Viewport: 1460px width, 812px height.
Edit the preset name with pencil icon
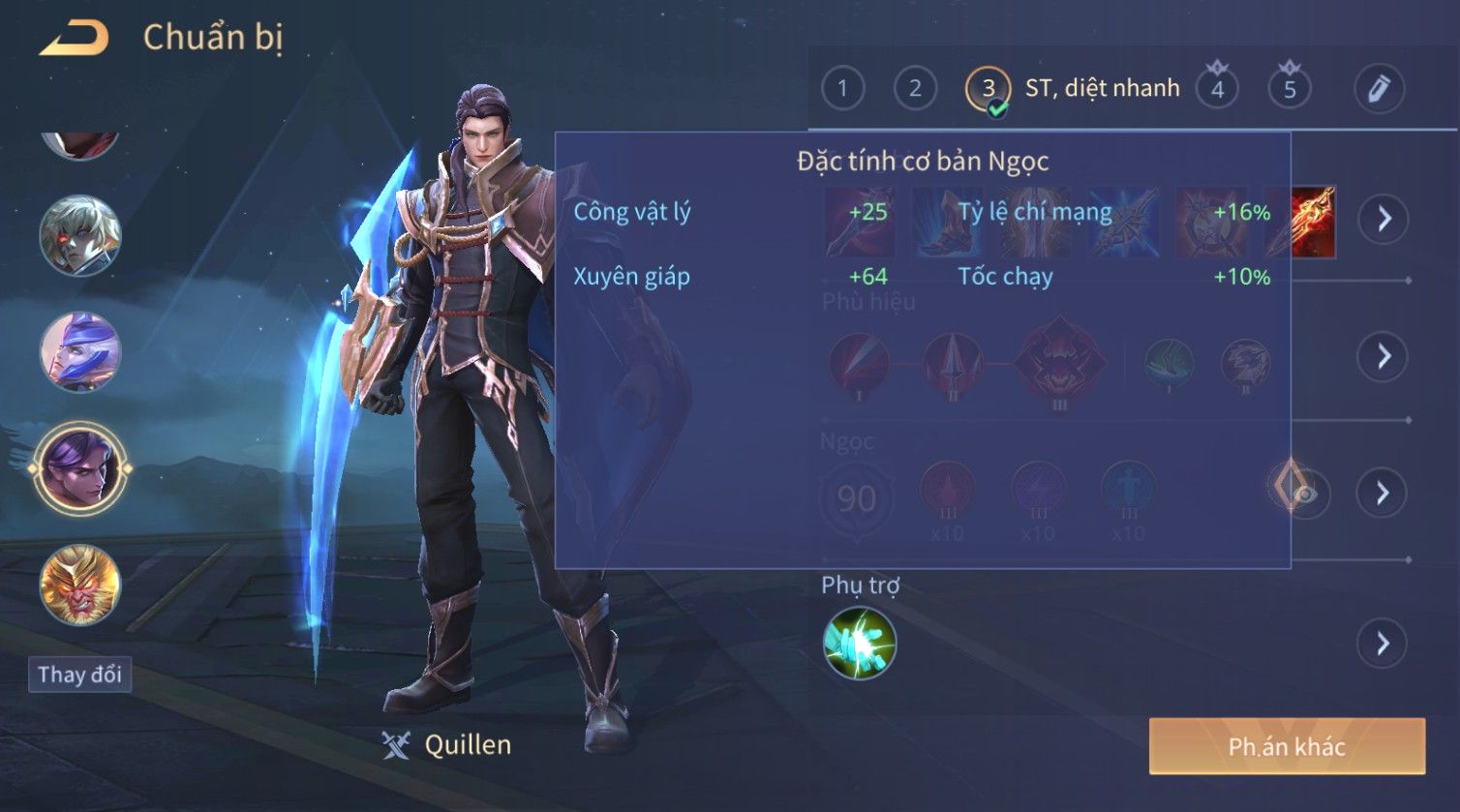tap(1379, 89)
